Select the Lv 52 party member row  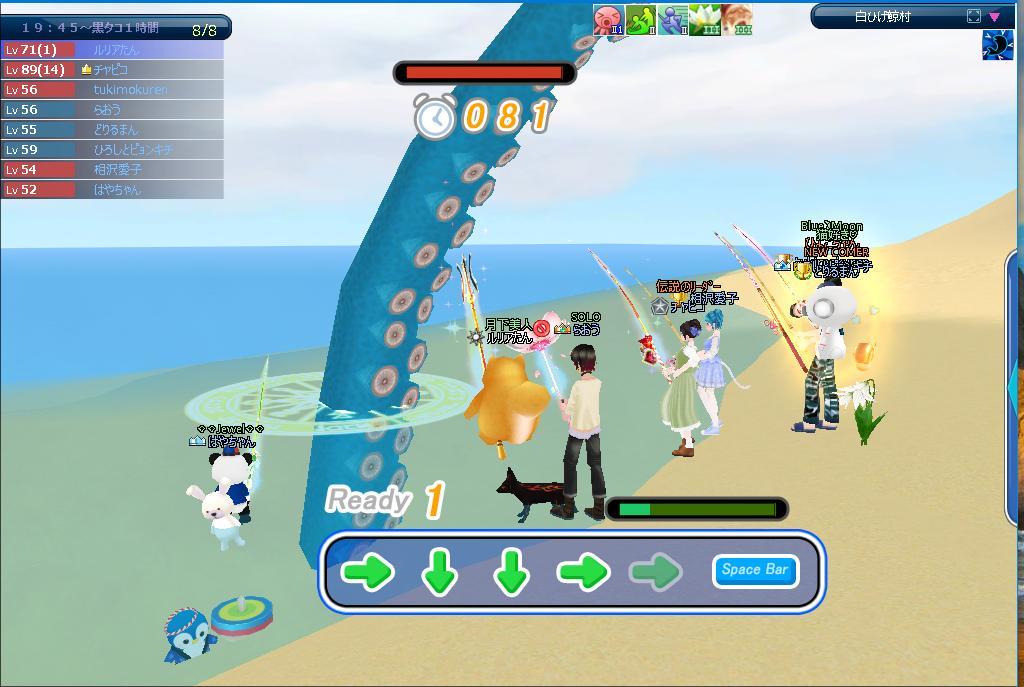pyautogui.click(x=112, y=189)
